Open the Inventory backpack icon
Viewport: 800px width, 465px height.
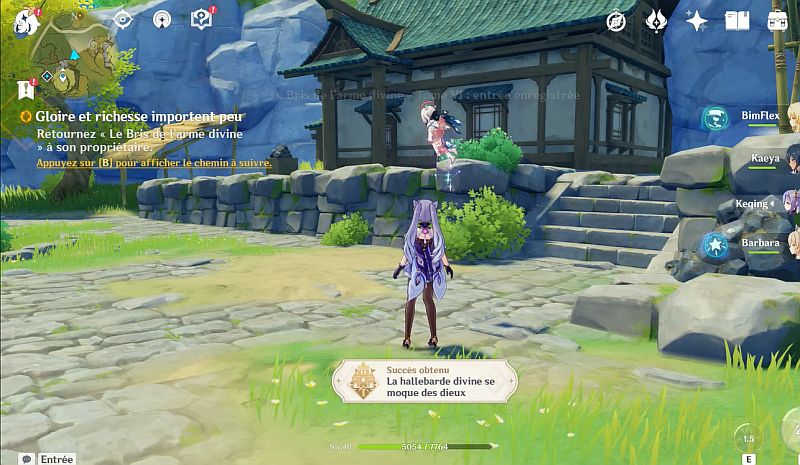(777, 21)
